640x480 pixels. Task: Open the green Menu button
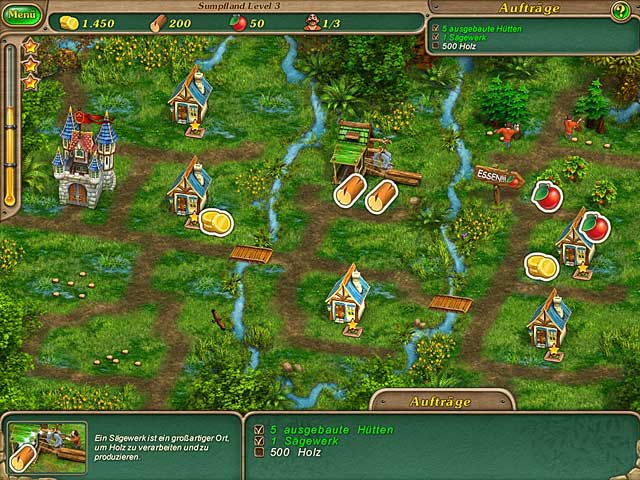[21, 17]
